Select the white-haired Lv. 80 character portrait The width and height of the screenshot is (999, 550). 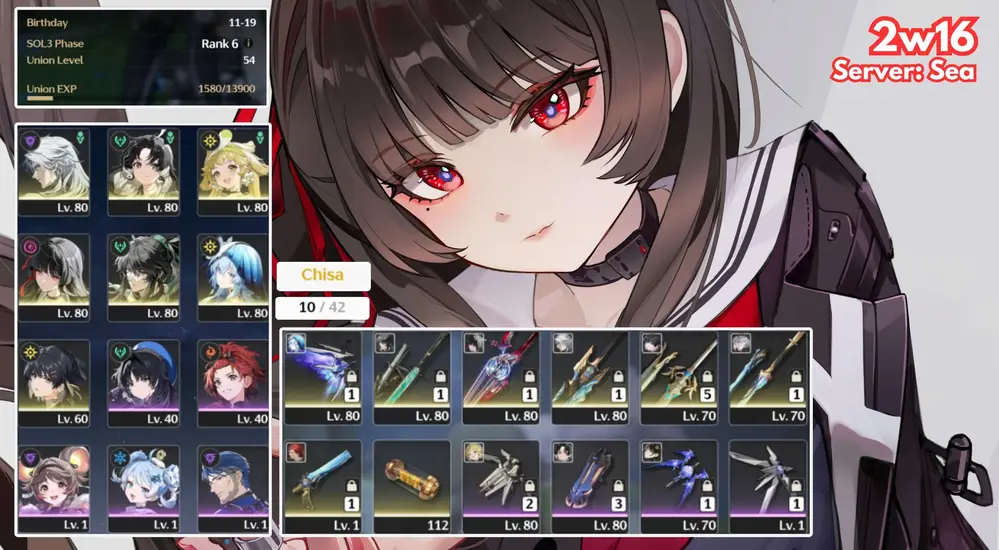[54, 170]
